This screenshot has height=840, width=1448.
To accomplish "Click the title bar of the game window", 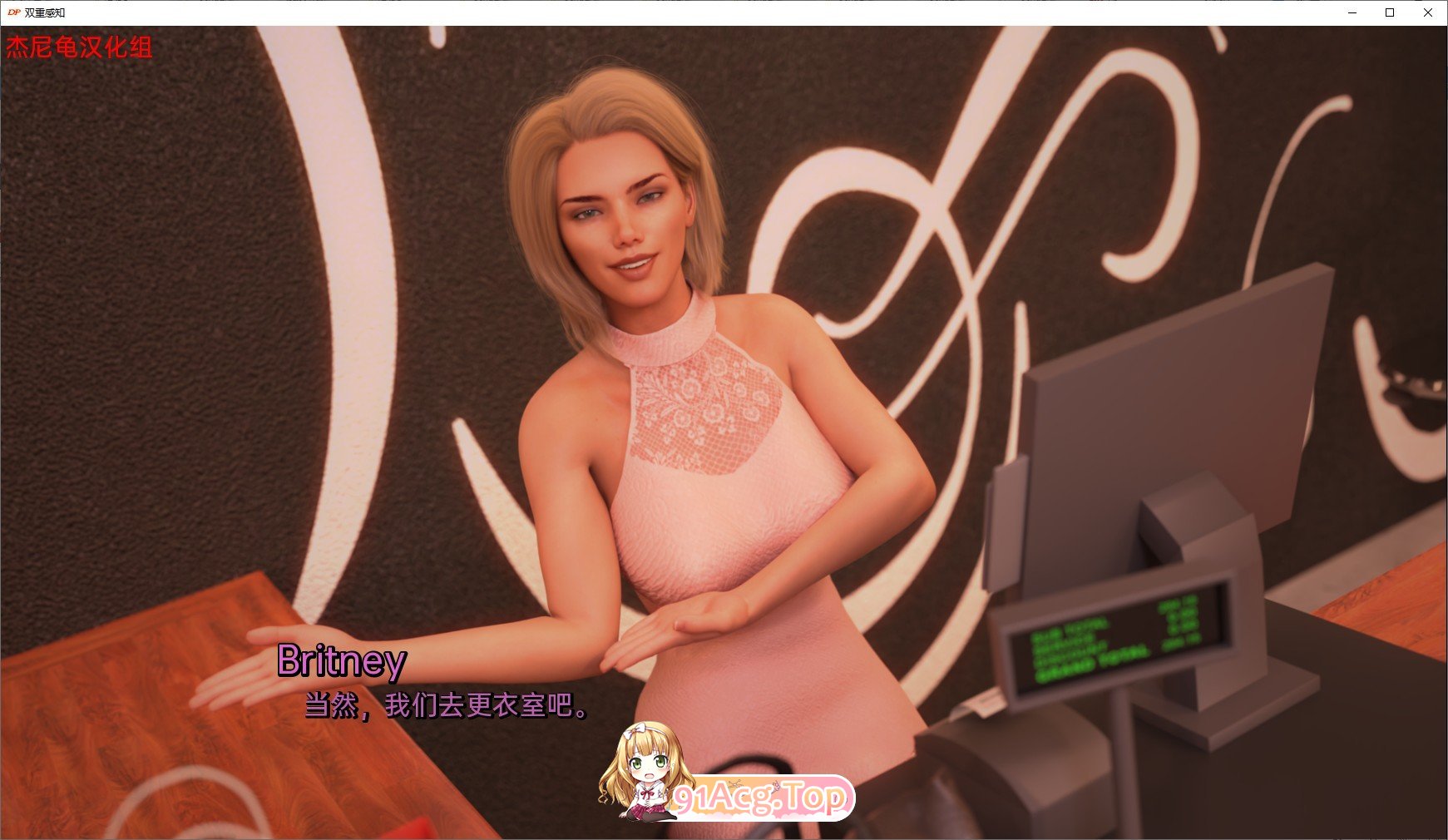I will pyautogui.click(x=665, y=12).
